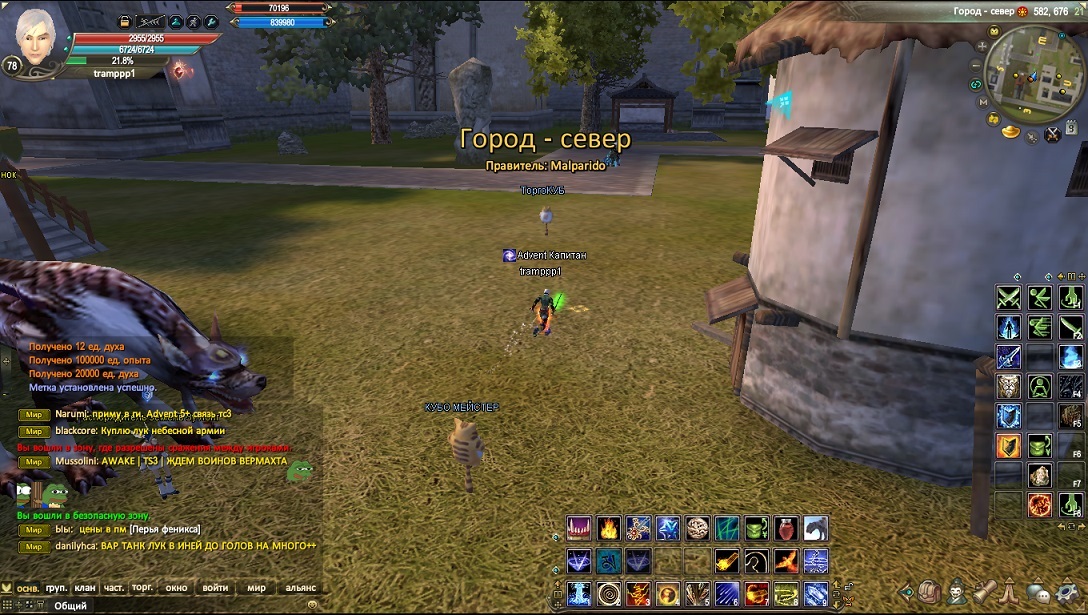Switch chat to the "клан" tab
The height and width of the screenshot is (615, 1088).
[85, 588]
